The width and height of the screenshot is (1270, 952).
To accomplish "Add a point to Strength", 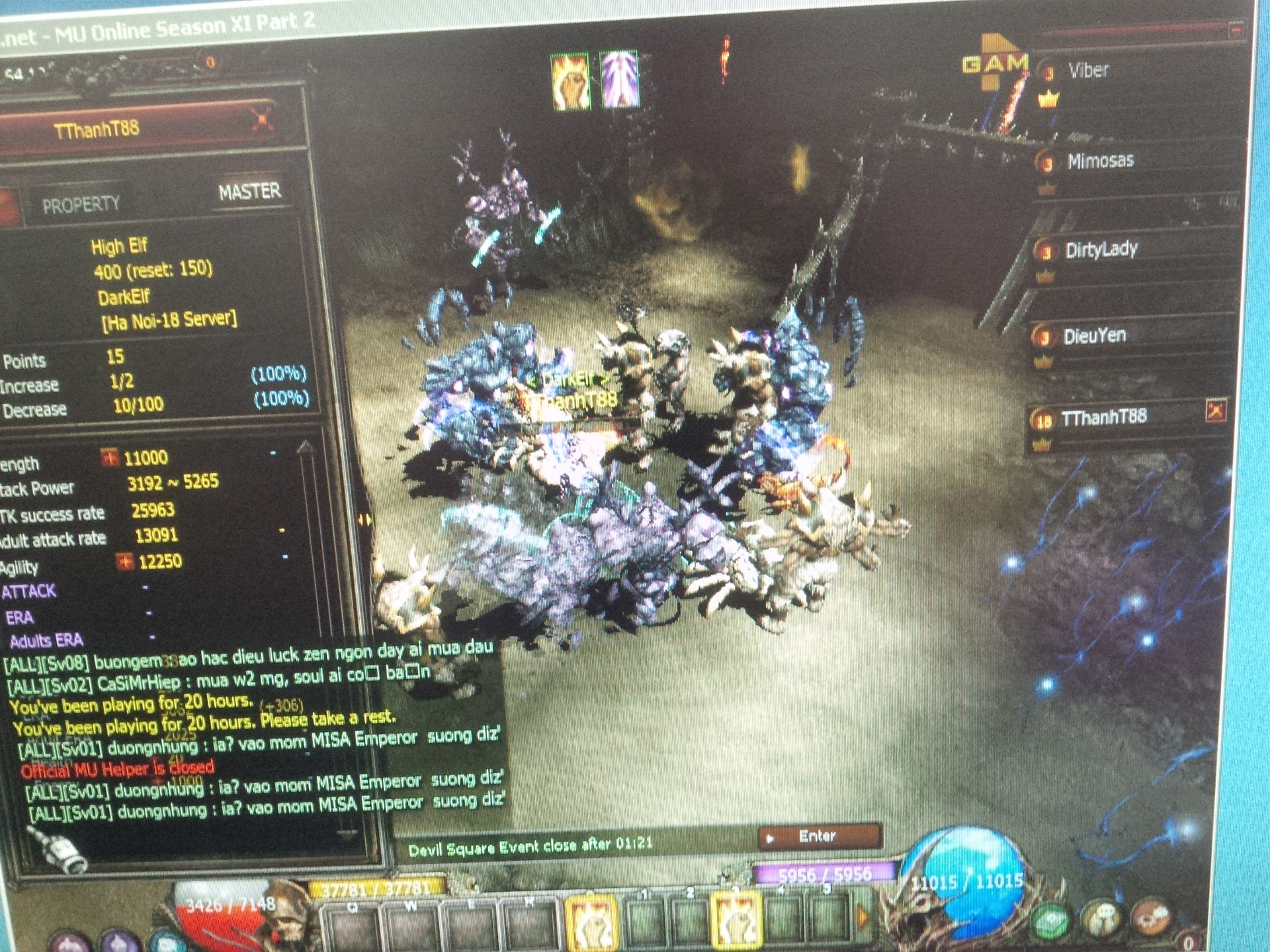I will pos(109,457).
